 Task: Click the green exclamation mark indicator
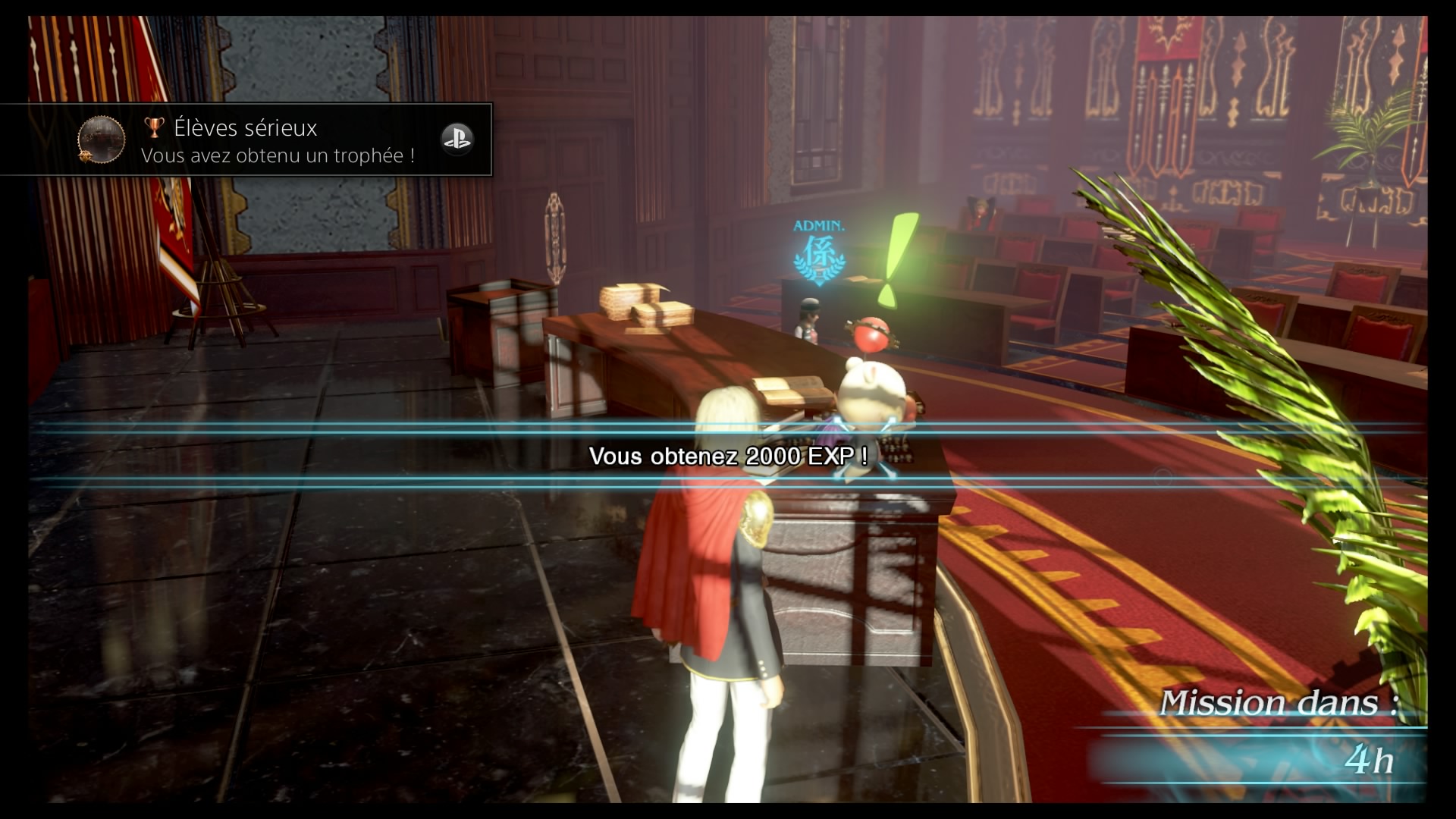point(896,258)
